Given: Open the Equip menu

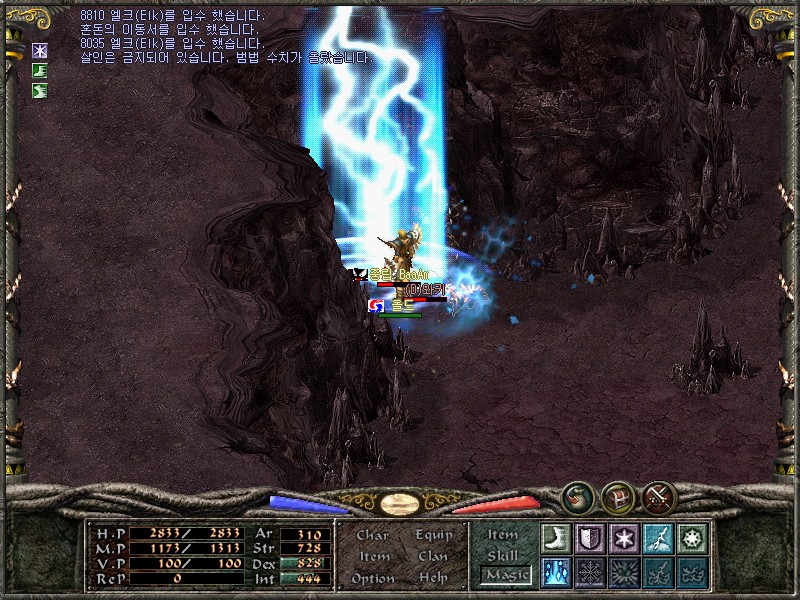Looking at the screenshot, I should click(x=434, y=535).
